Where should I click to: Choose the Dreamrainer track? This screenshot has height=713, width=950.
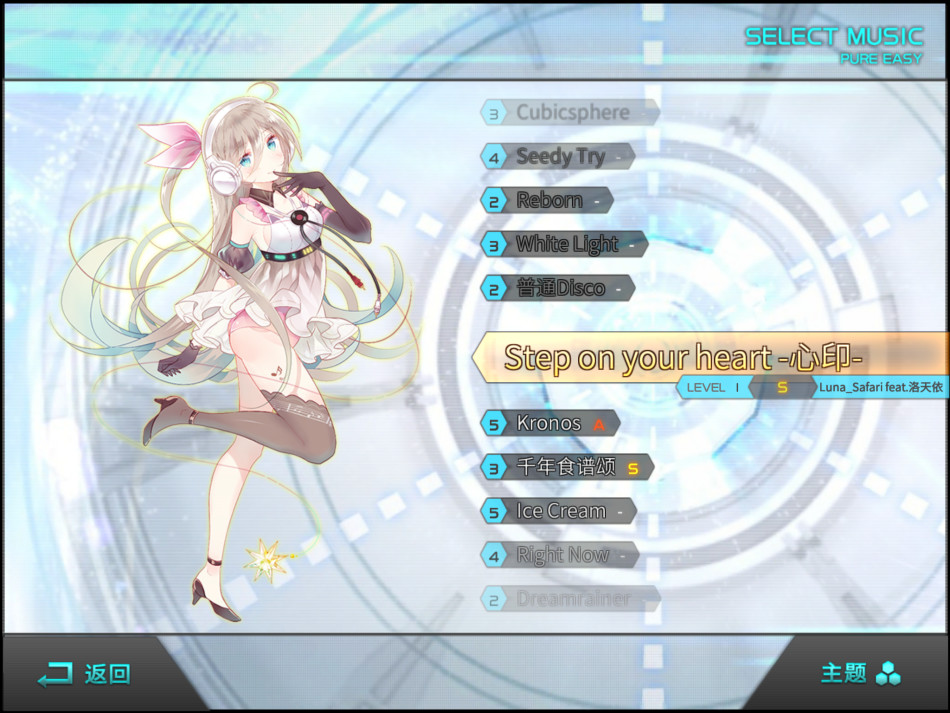[571, 599]
